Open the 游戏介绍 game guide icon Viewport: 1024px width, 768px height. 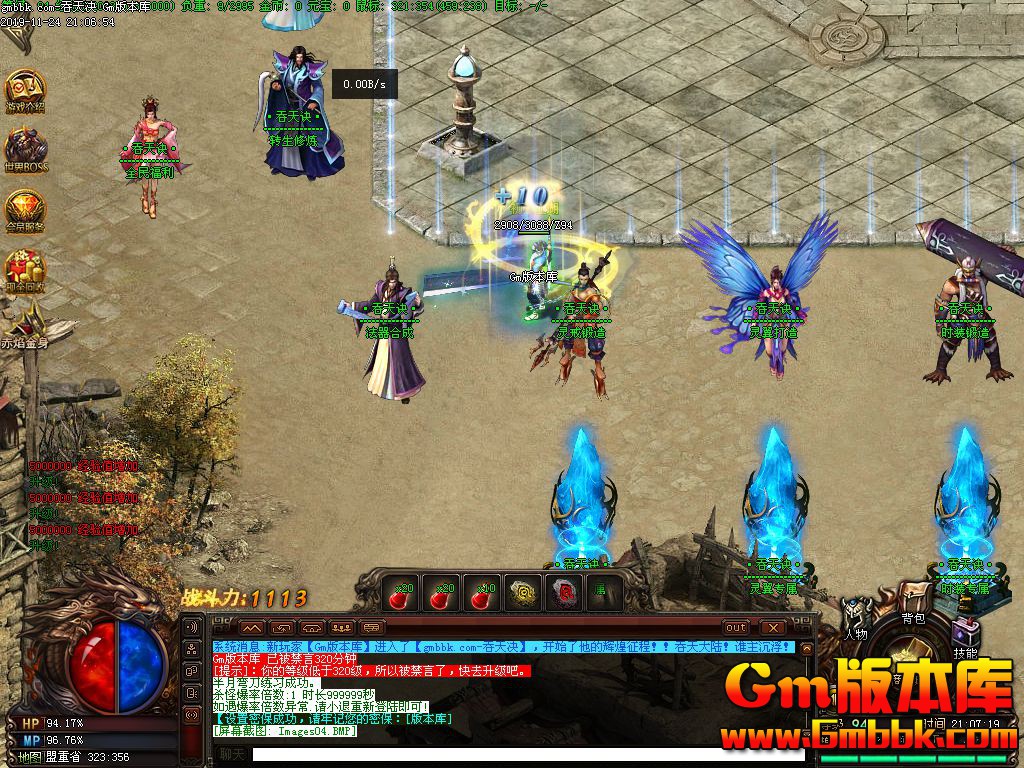pyautogui.click(x=24, y=90)
